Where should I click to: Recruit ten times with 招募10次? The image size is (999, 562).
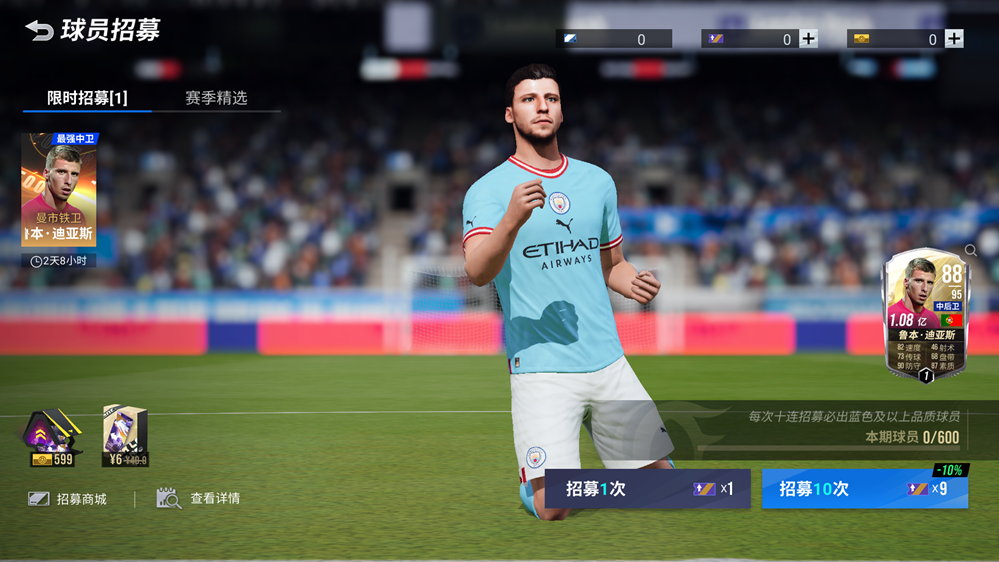[864, 489]
